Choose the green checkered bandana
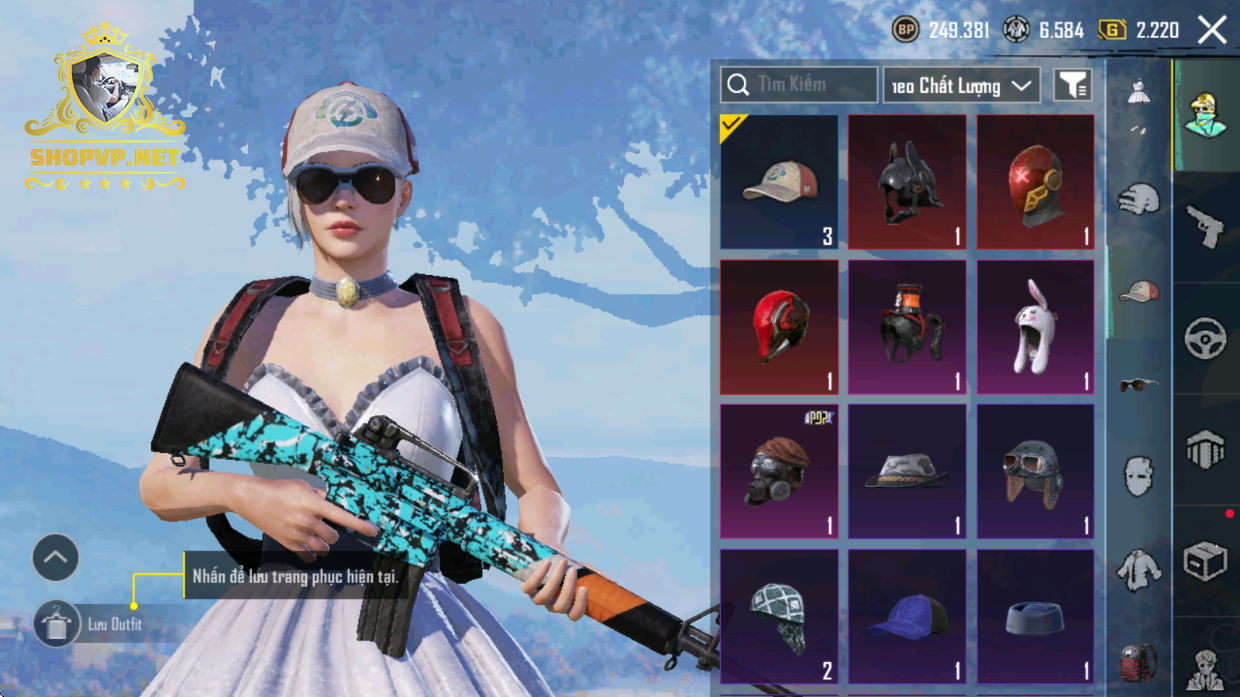 point(779,616)
